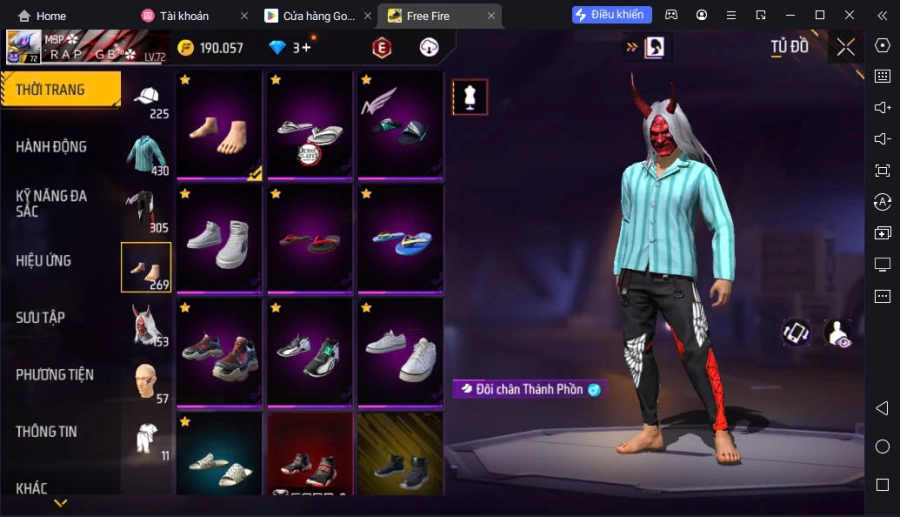Open the KỸ NĂNG ĐA SẮC tab
900x517 pixels.
tap(52, 203)
